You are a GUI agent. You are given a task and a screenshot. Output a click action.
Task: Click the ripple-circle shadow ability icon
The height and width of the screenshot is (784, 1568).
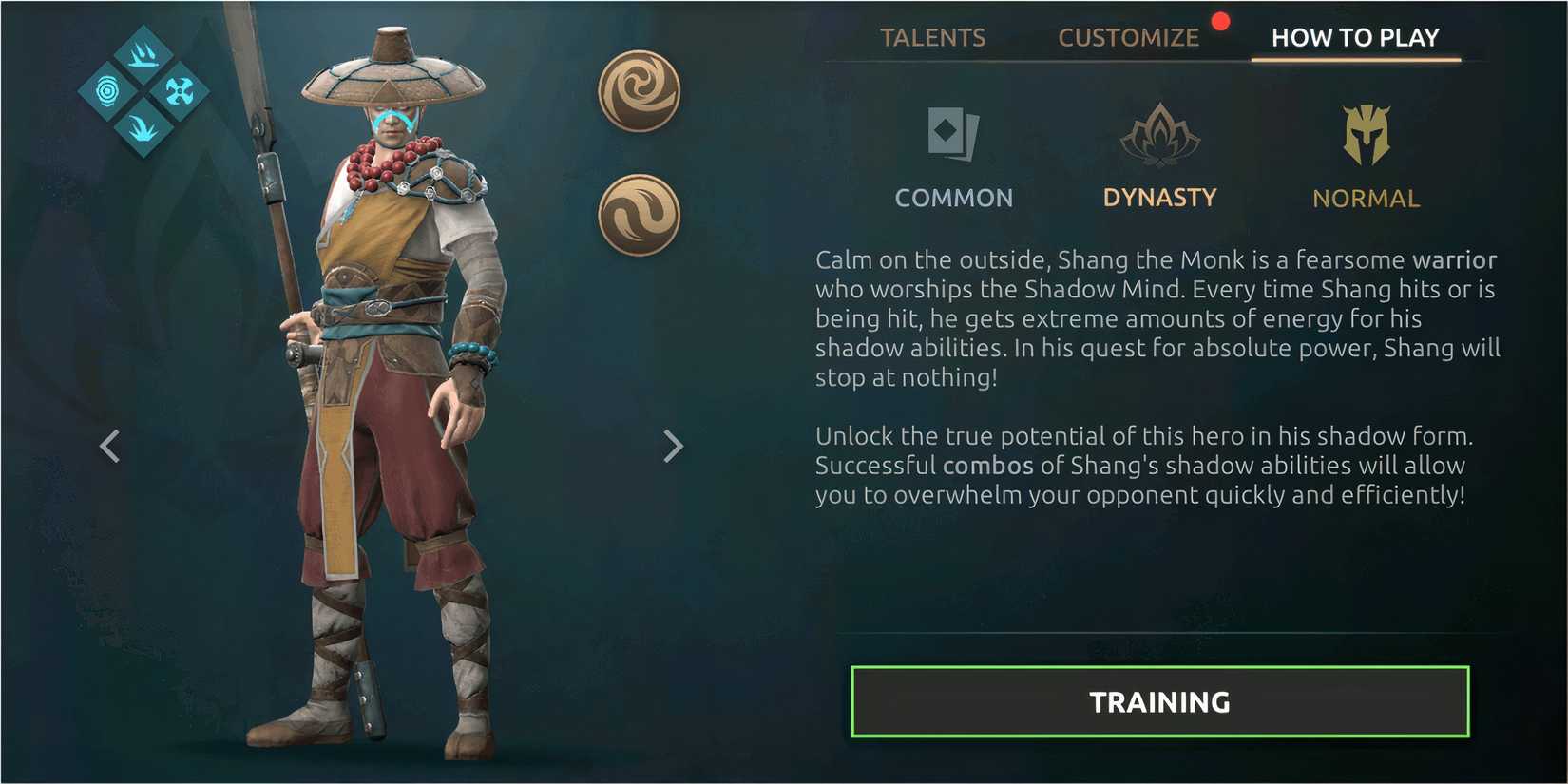pyautogui.click(x=108, y=91)
